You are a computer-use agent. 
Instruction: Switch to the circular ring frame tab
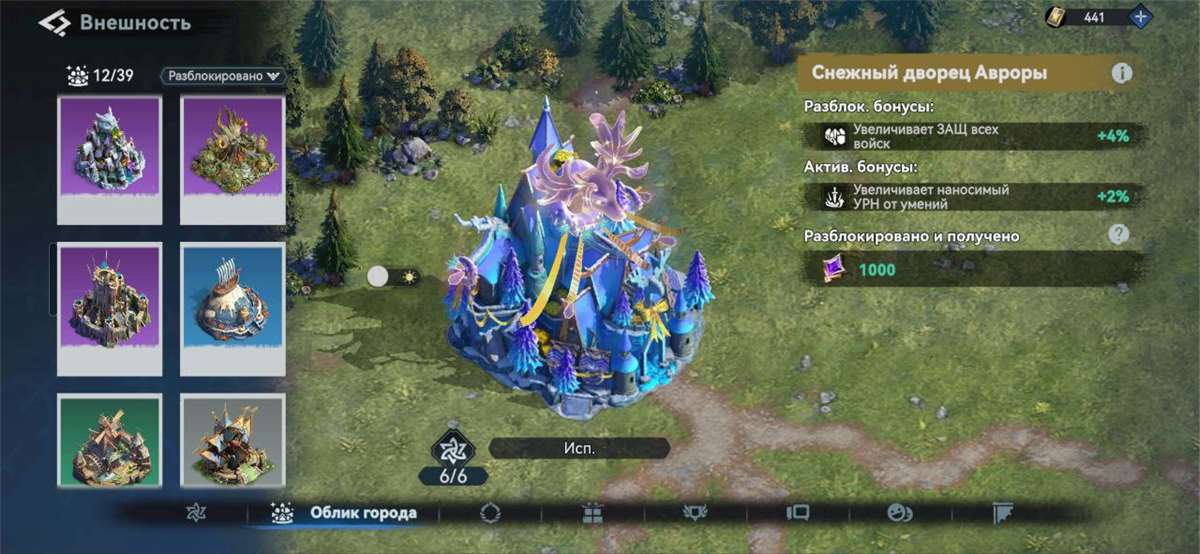click(x=490, y=513)
